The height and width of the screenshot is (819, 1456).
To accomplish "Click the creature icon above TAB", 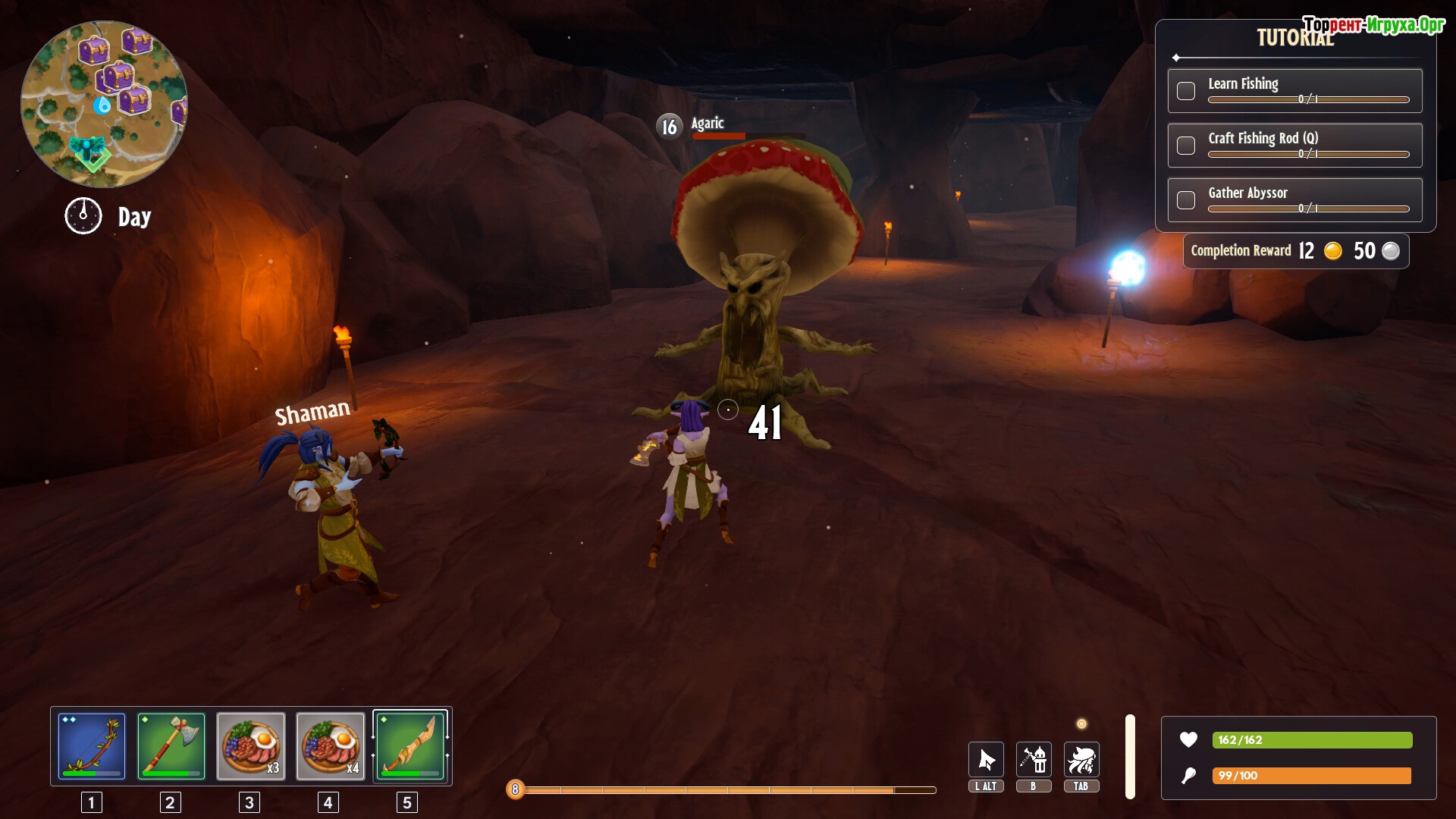I will (1081, 760).
